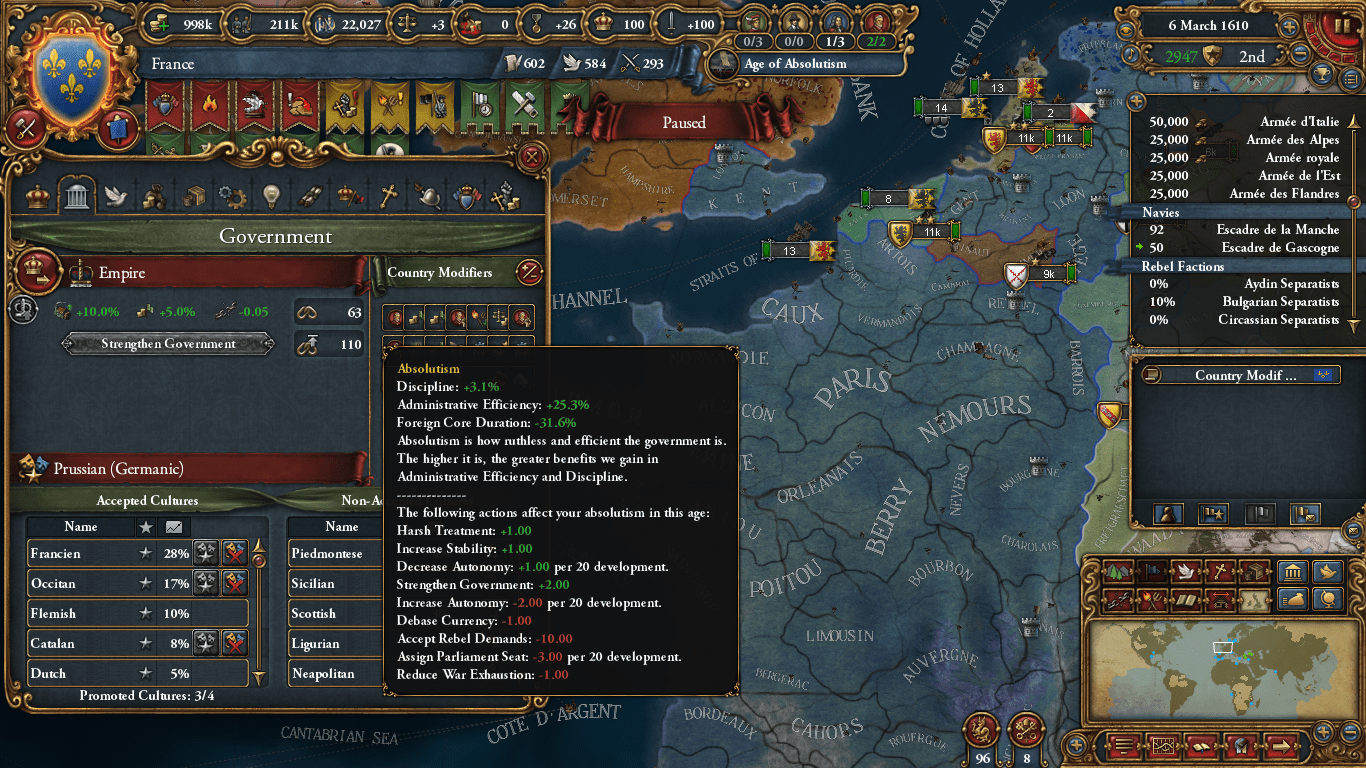This screenshot has height=768, width=1366.
Task: Select the religion mapmode dove icon
Action: click(x=1185, y=572)
